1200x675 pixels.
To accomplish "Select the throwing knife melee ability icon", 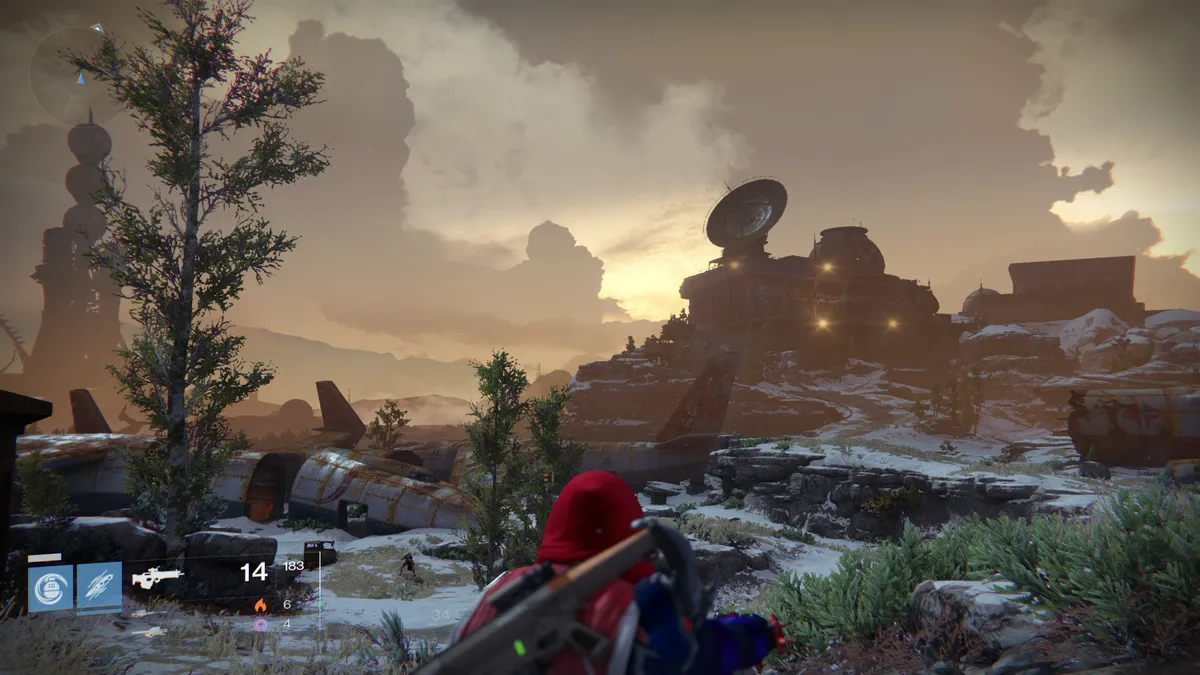I will coord(99,587).
